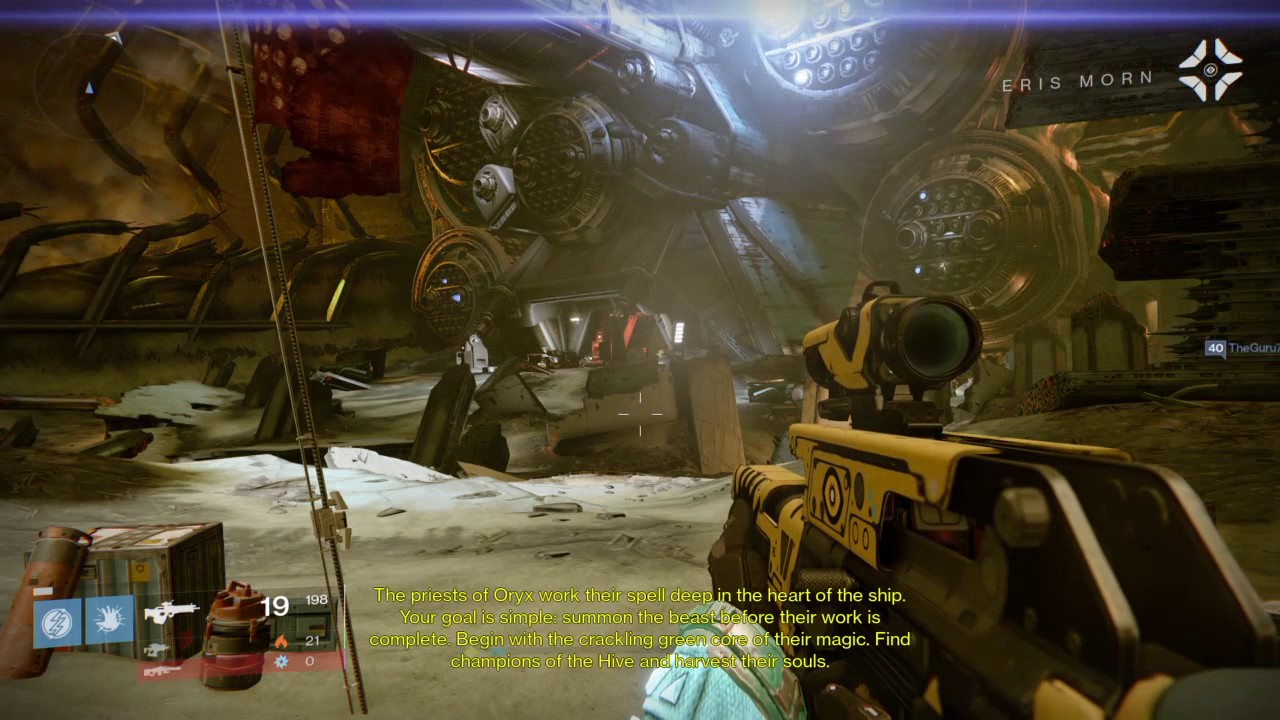Activate the lightning grenade ability icon
The width and height of the screenshot is (1280, 720).
click(x=58, y=622)
